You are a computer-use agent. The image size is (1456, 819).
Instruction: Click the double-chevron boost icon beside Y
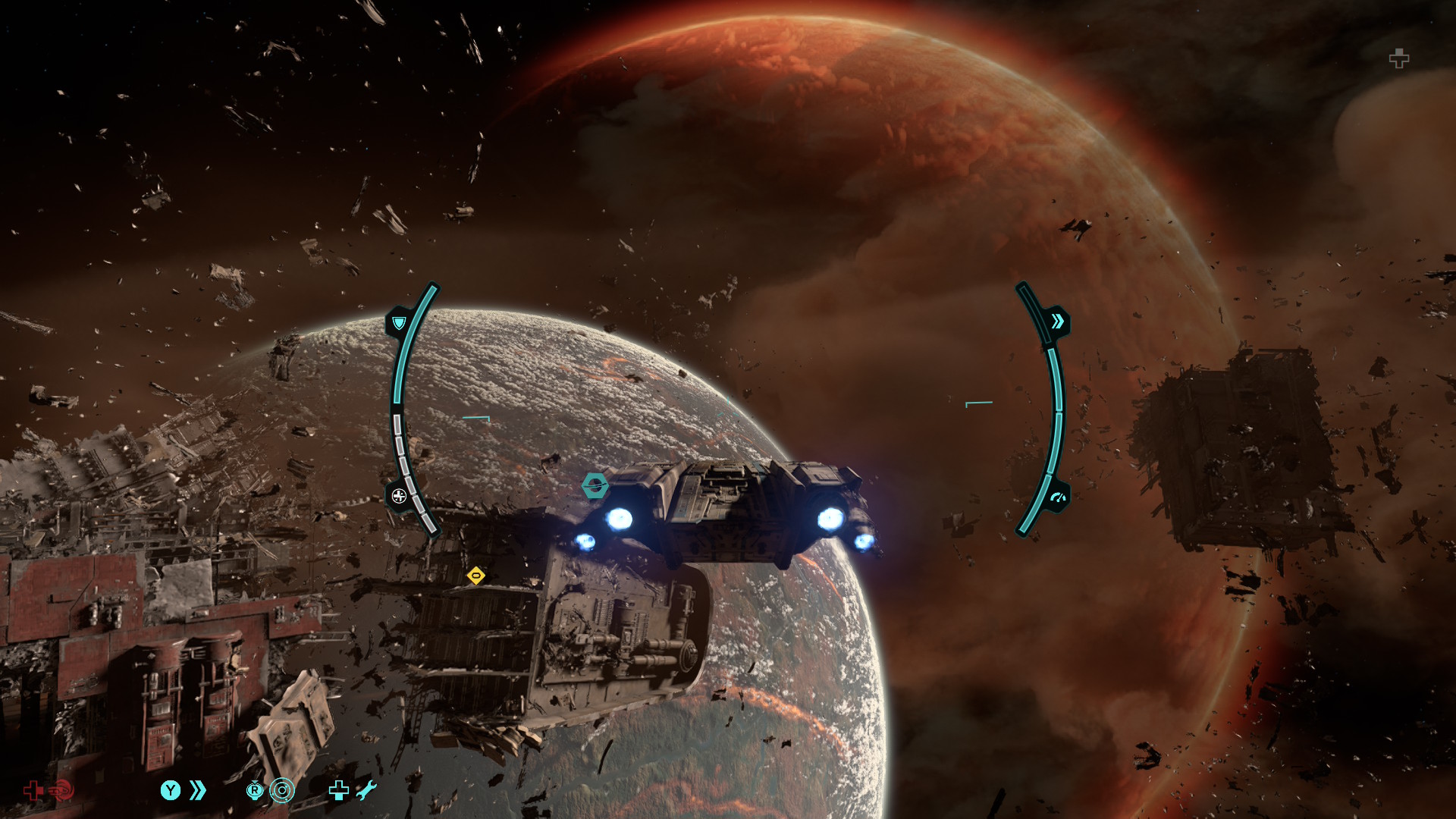click(198, 790)
